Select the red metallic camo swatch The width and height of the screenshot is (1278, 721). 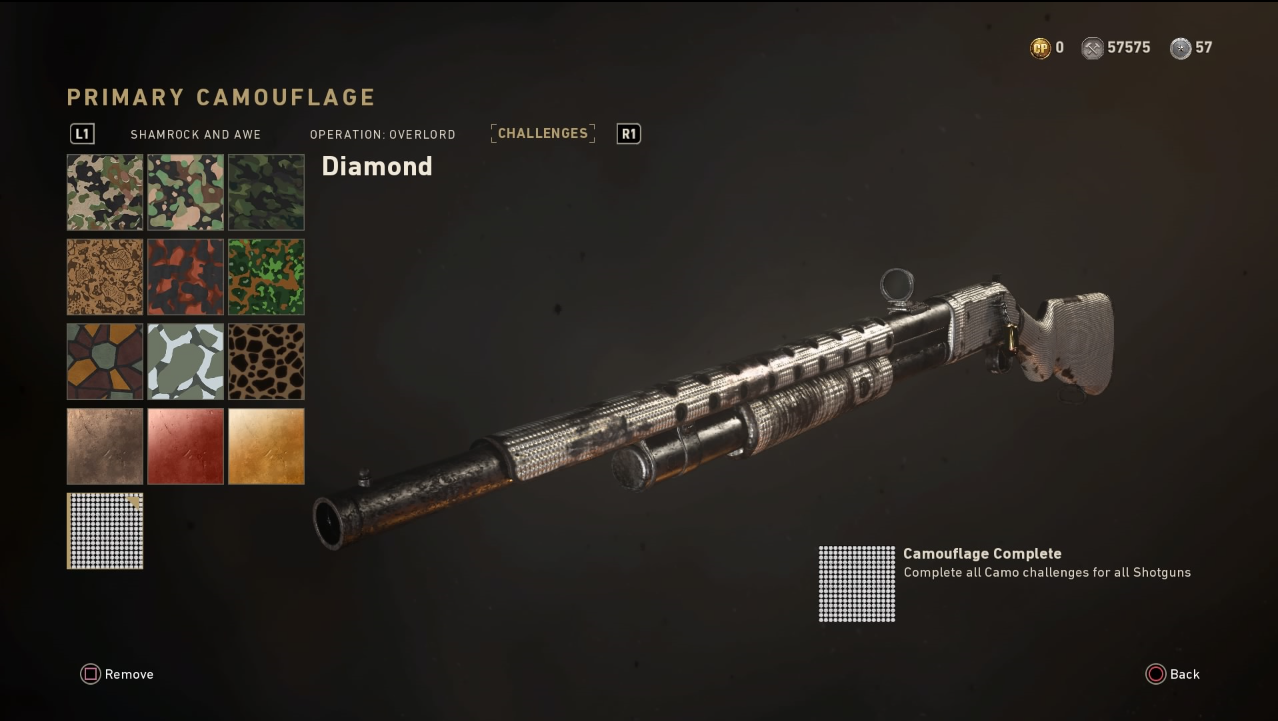186,446
